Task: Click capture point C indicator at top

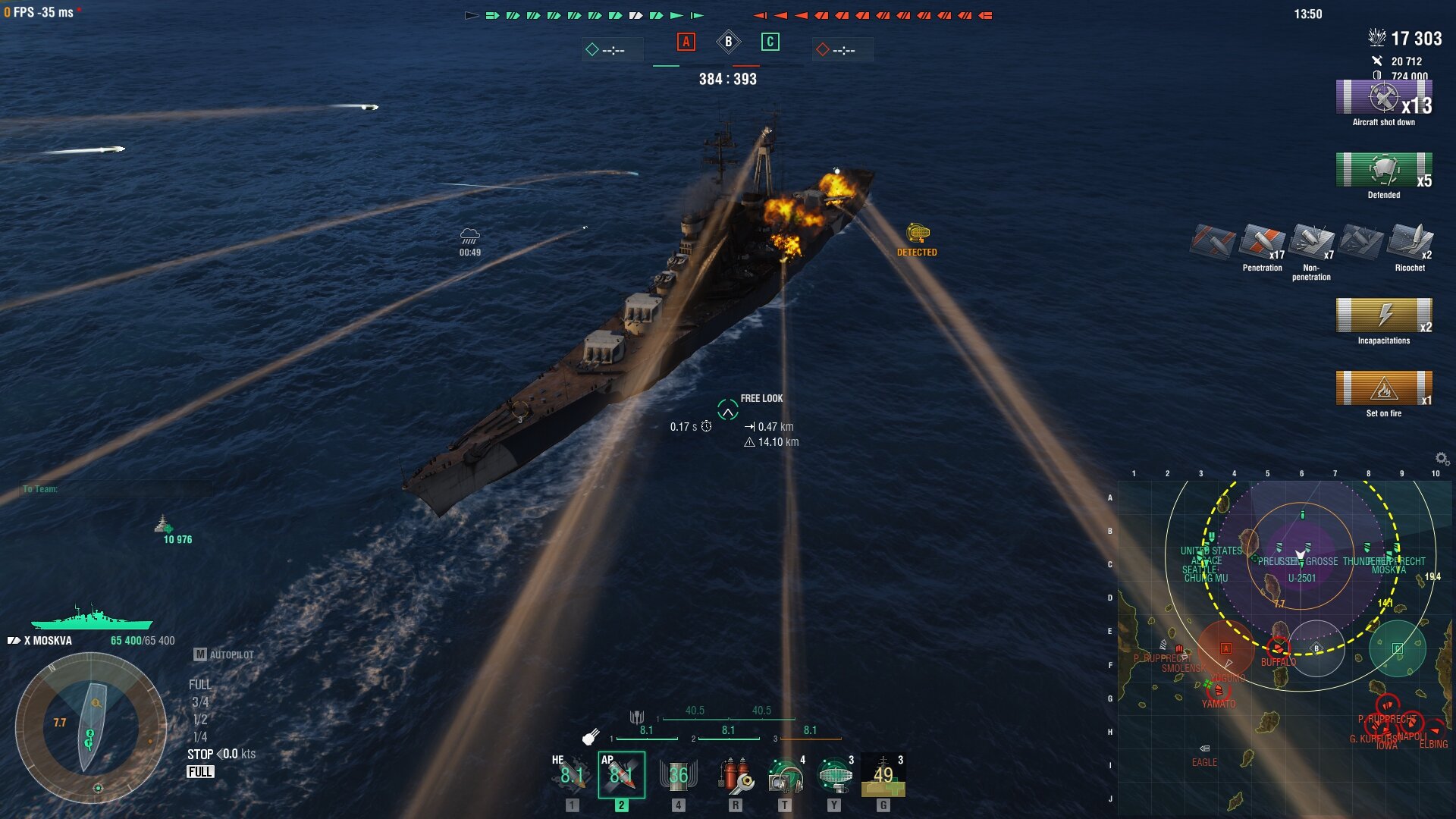Action: coord(770,42)
